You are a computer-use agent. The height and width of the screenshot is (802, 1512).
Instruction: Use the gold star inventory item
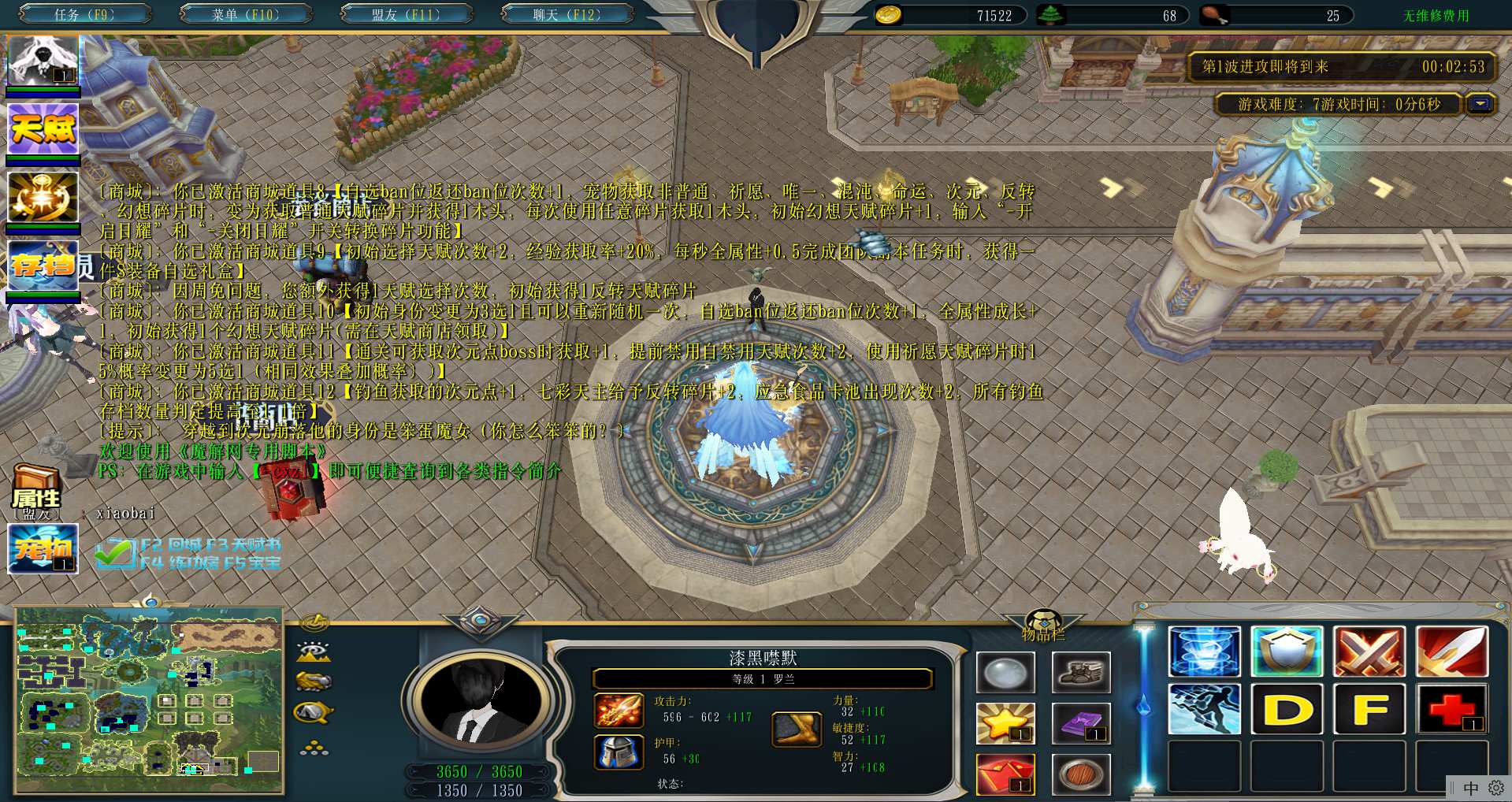tap(1005, 723)
